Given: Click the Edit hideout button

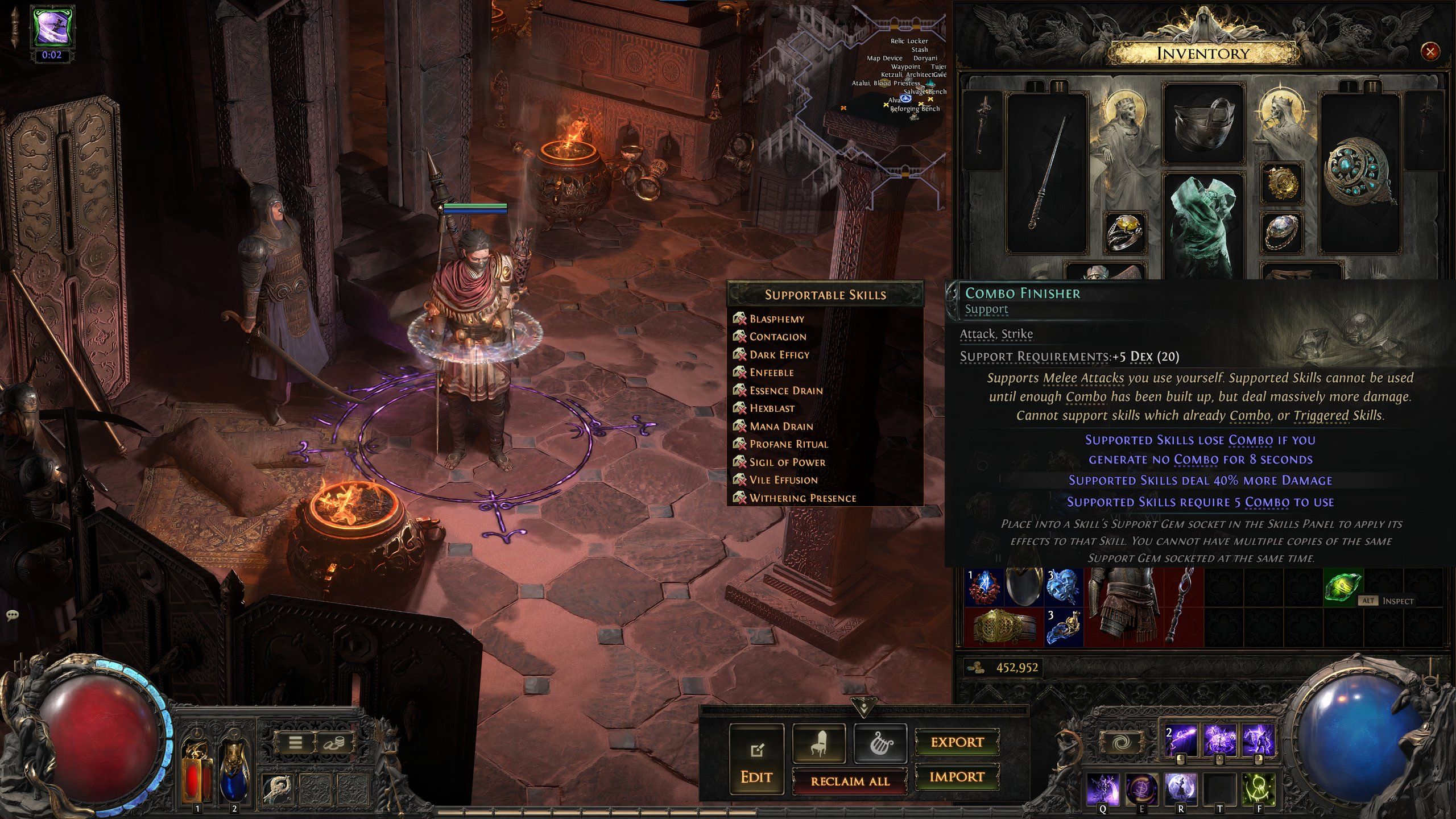Looking at the screenshot, I should click(x=756, y=759).
